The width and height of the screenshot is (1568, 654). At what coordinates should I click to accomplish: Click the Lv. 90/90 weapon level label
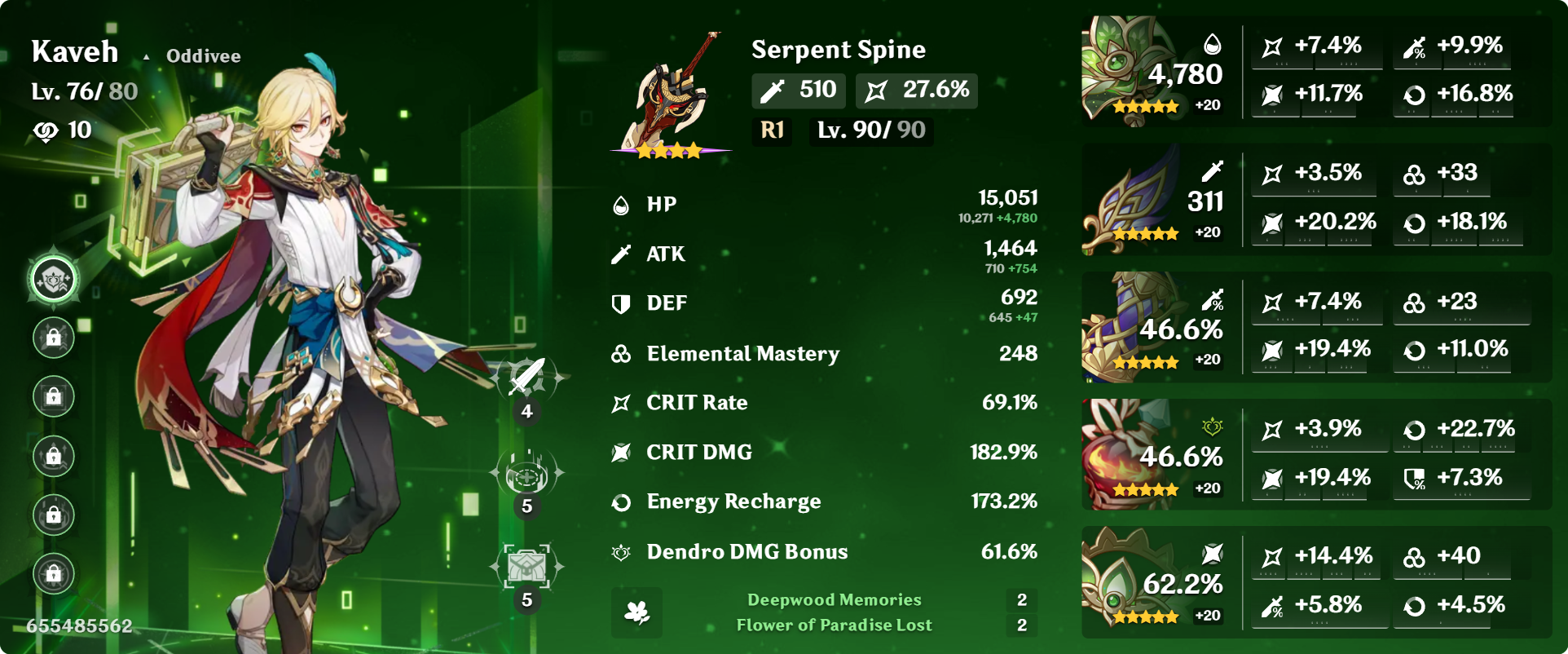(870, 130)
